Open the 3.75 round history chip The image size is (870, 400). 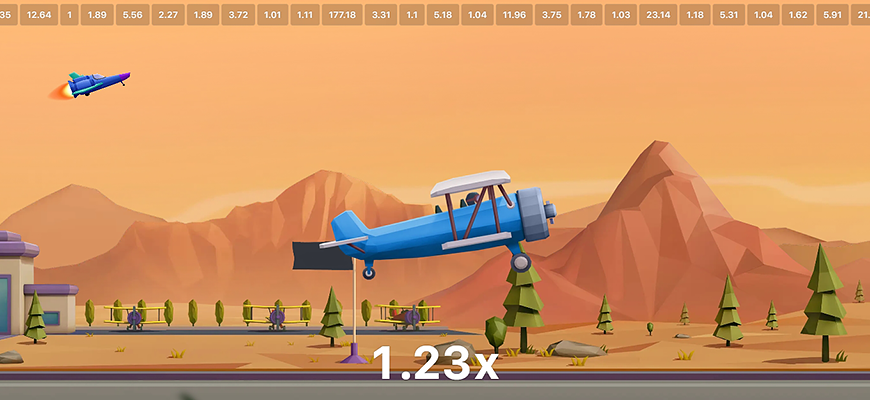point(551,16)
